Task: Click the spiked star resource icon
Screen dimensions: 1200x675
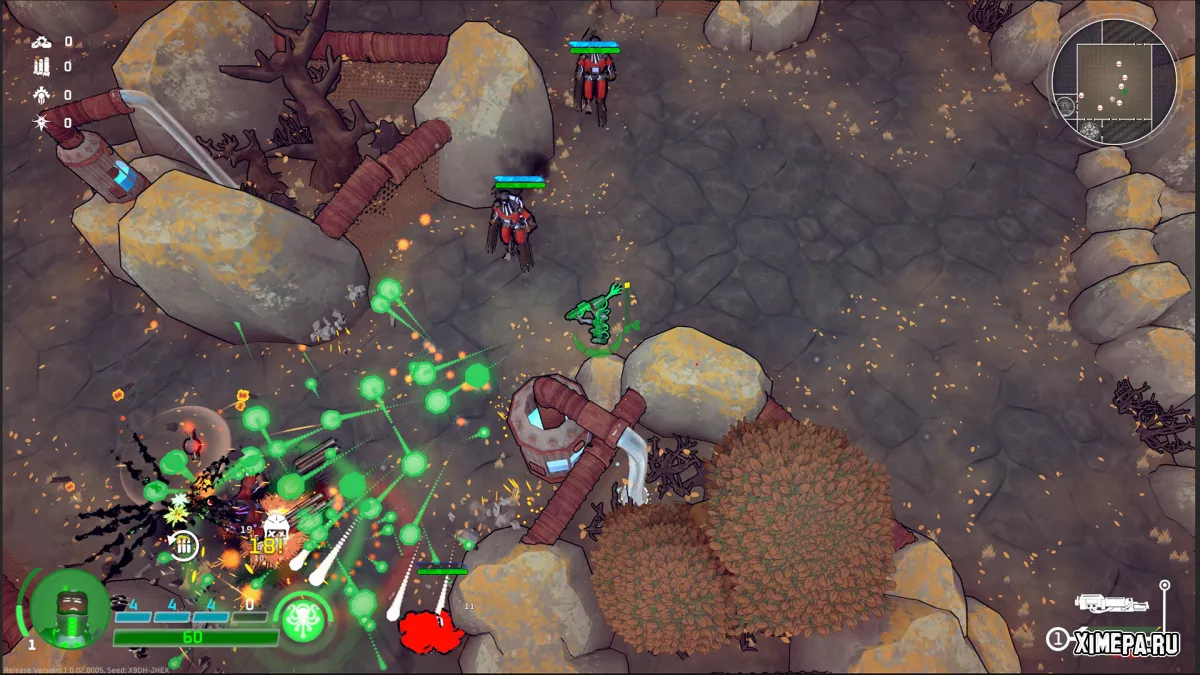Action: tap(40, 122)
